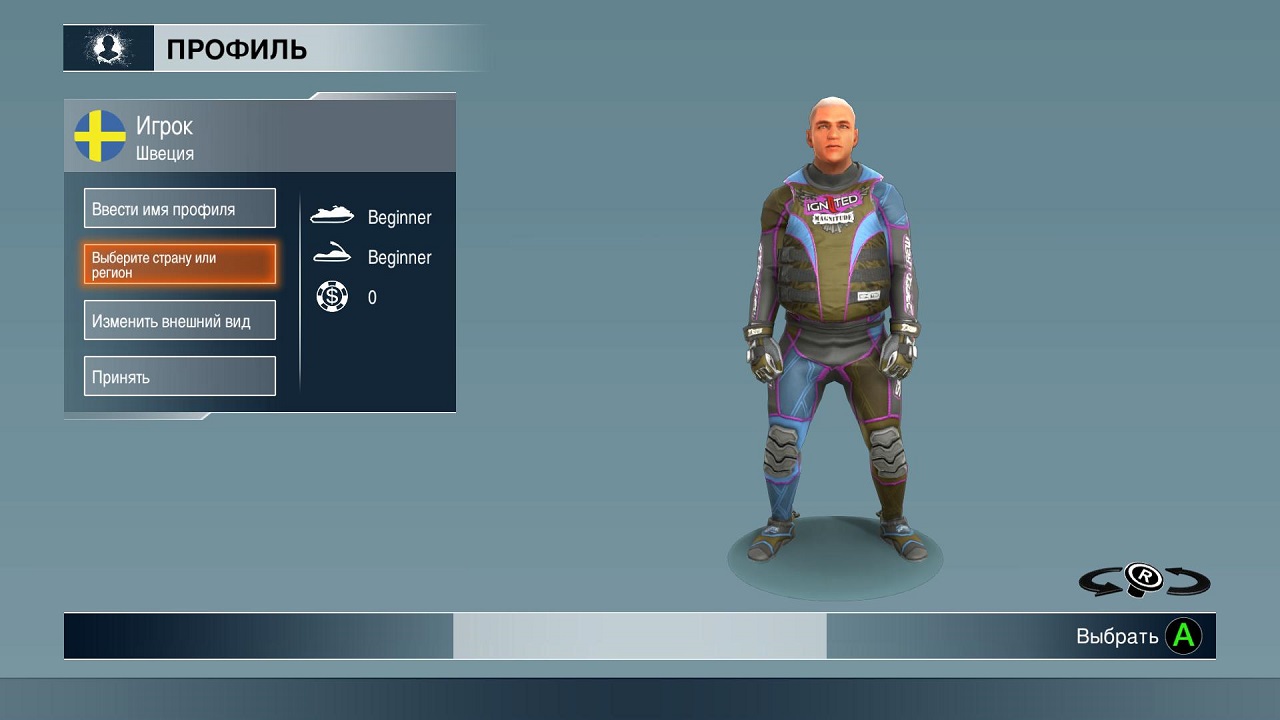Screen dimensions: 1280x720
Task: Open the "Ввести имя профиля" name entry
Action: [x=180, y=209]
